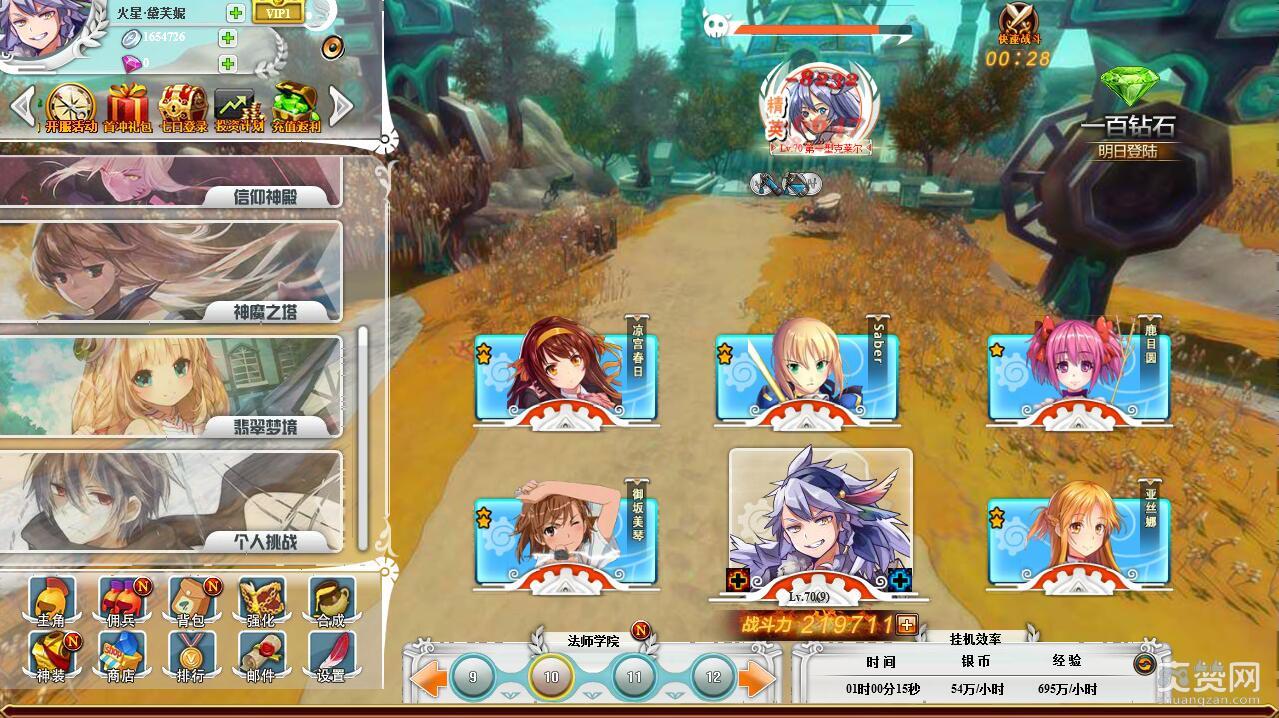Image resolution: width=1279 pixels, height=718 pixels.
Task: Click the VIP1 badge
Action: point(278,12)
